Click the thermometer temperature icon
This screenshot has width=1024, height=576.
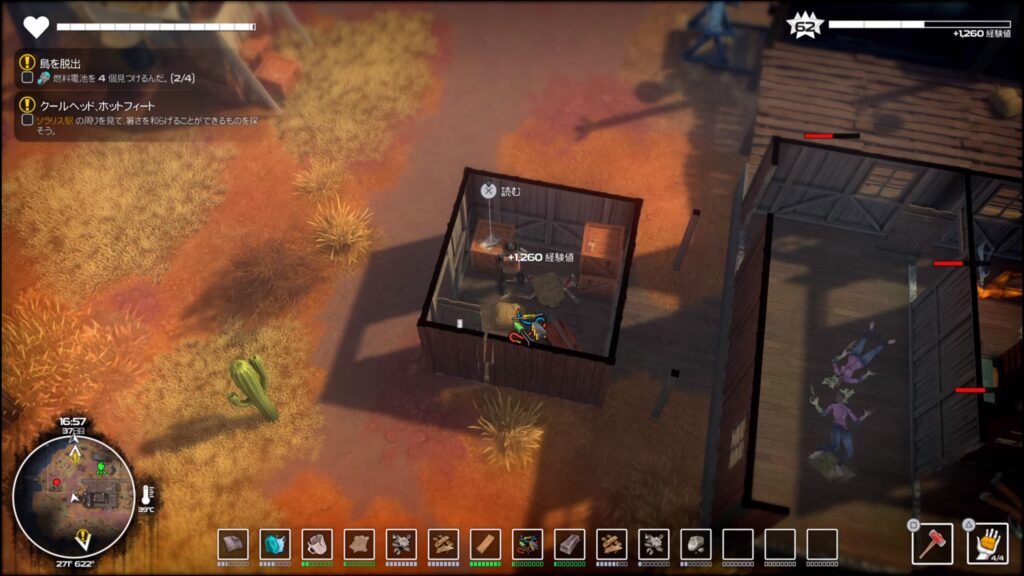pyautogui.click(x=147, y=495)
